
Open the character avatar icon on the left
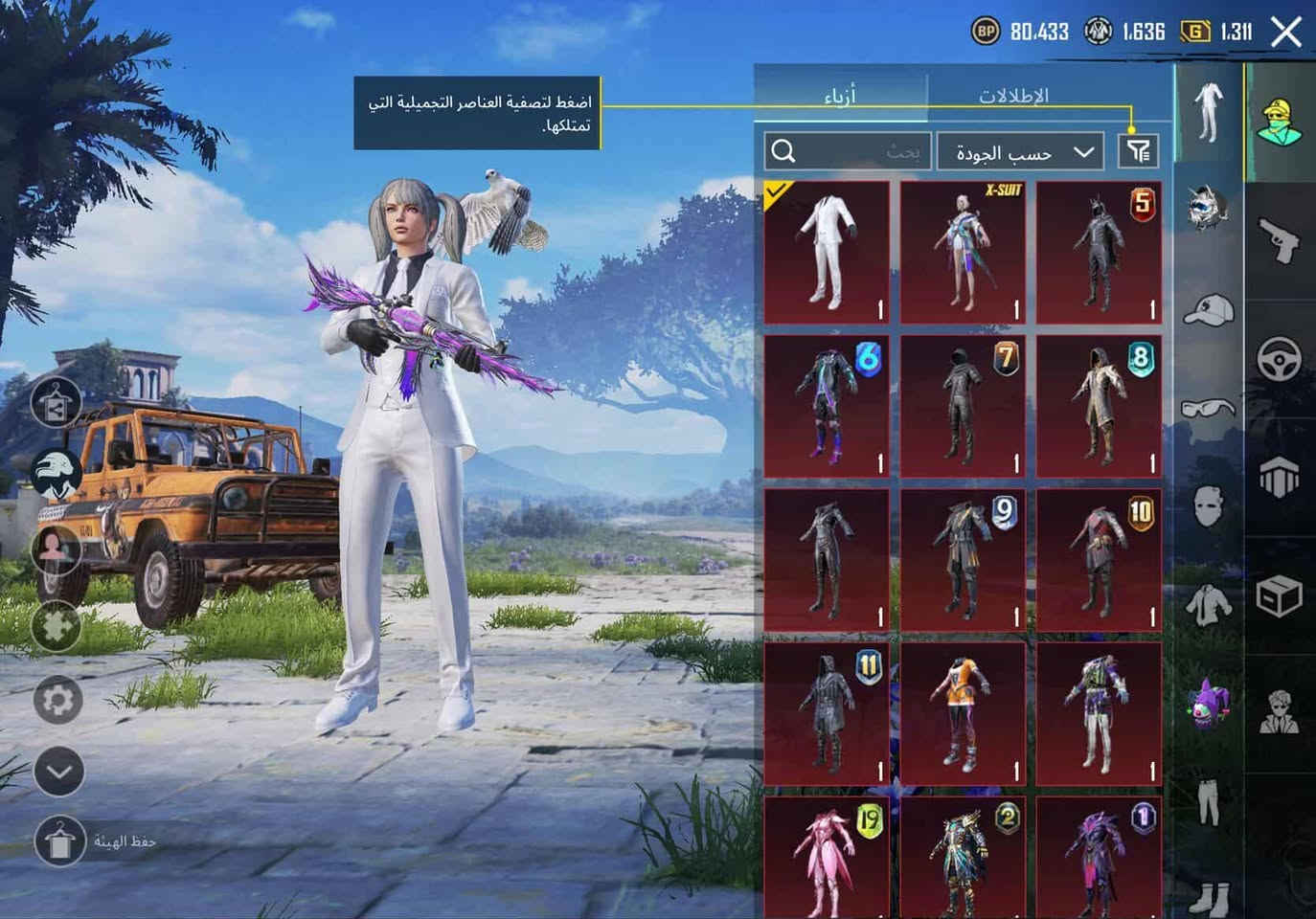coord(55,547)
